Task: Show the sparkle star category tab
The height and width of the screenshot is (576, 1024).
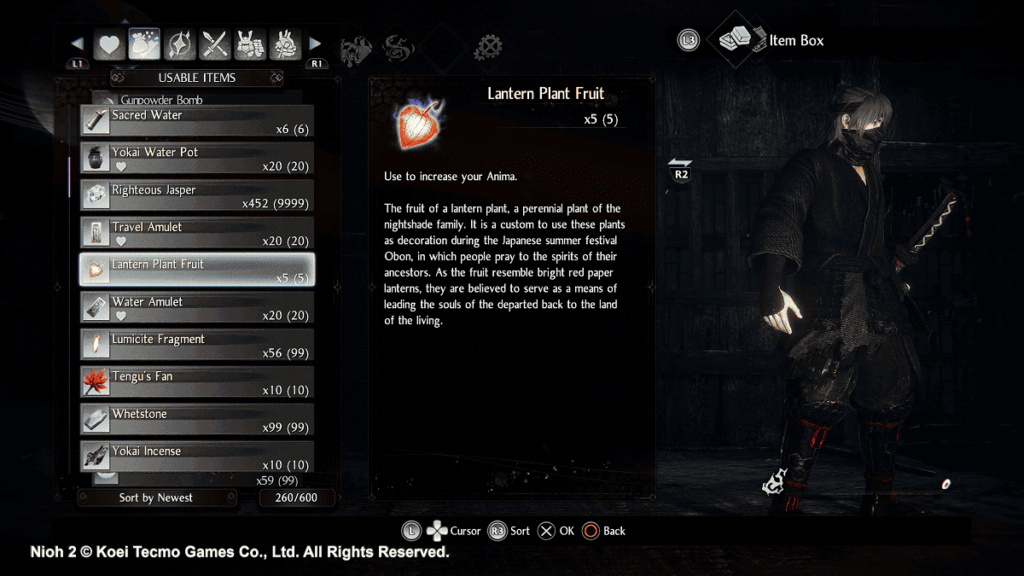Action: 181,44
